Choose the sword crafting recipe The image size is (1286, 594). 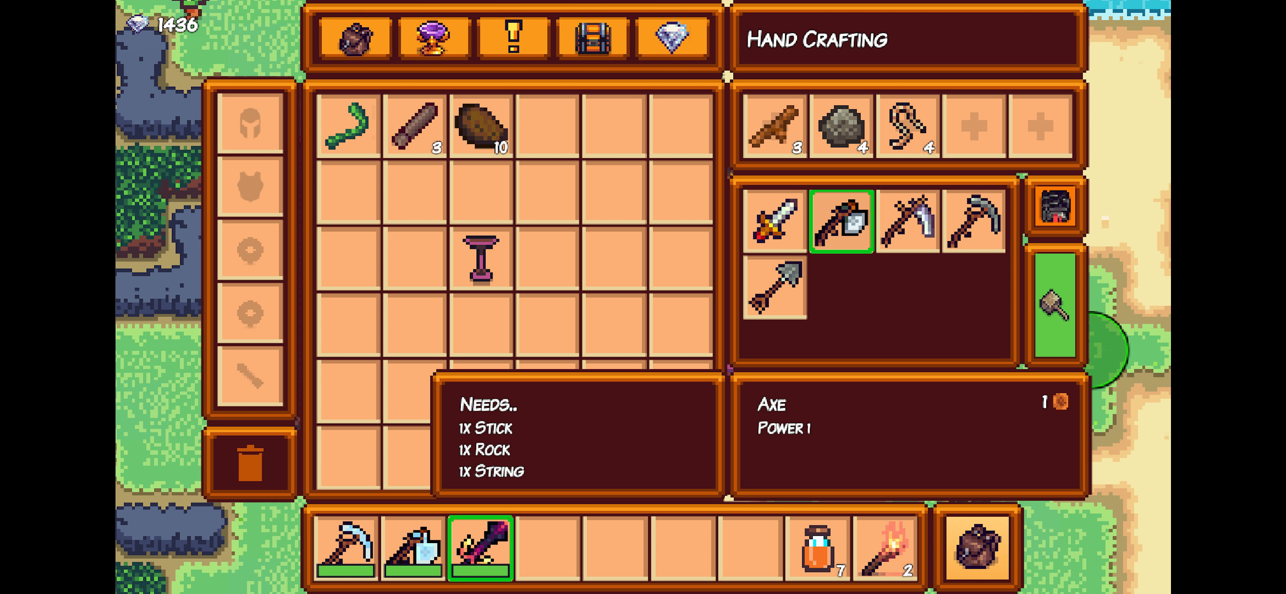coord(775,221)
